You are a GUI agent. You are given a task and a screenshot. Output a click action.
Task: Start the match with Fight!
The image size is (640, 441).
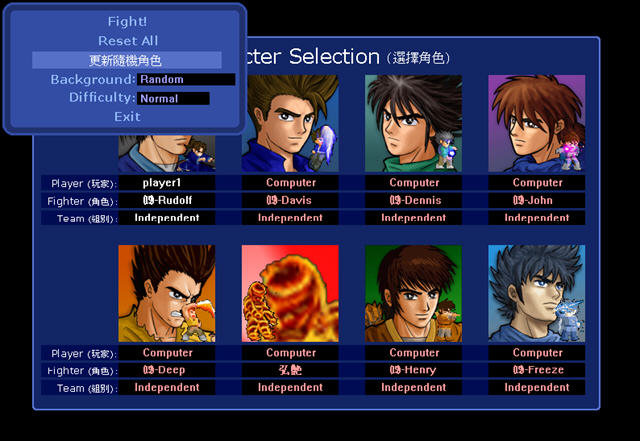(x=127, y=21)
